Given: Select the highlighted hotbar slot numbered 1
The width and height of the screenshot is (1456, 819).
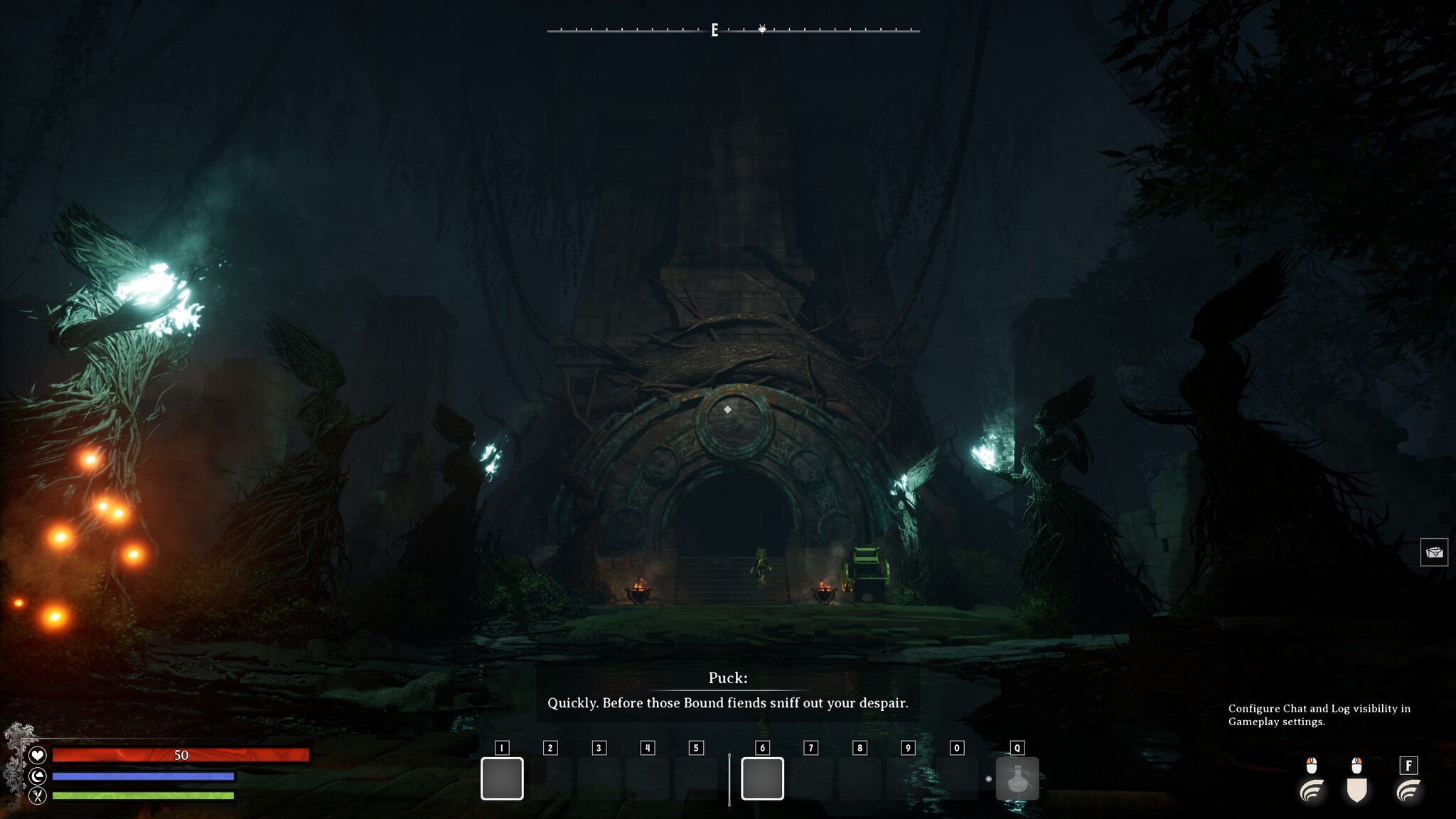Looking at the screenshot, I should [502, 778].
